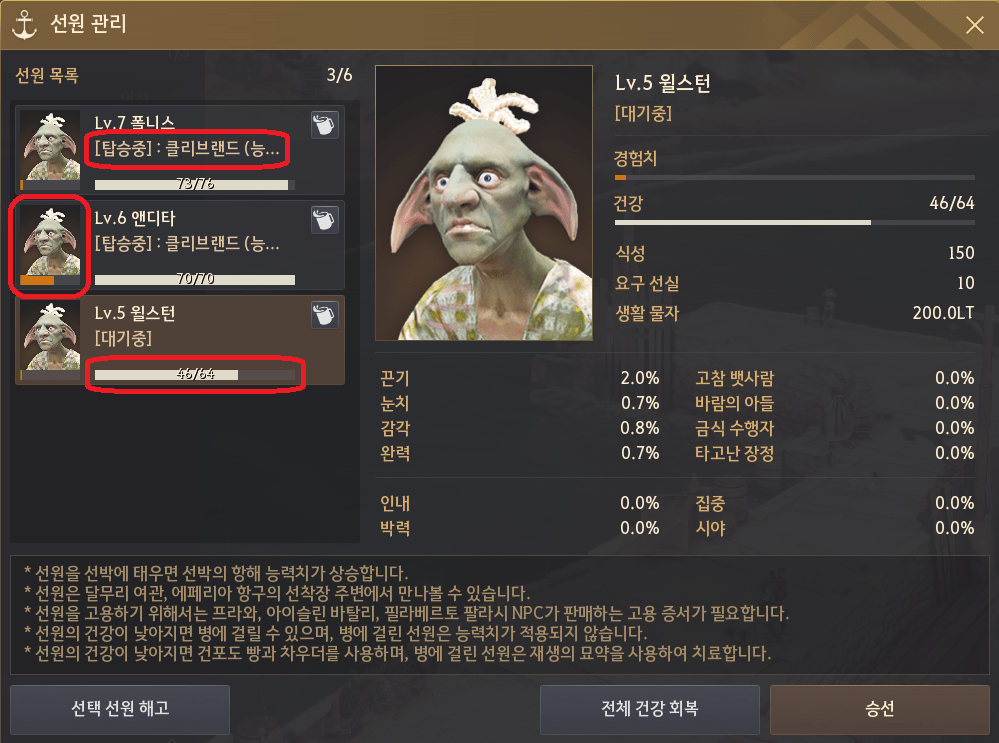This screenshot has height=743, width=999.
Task: Close the 선원 관리 window
Action: [x=973, y=27]
